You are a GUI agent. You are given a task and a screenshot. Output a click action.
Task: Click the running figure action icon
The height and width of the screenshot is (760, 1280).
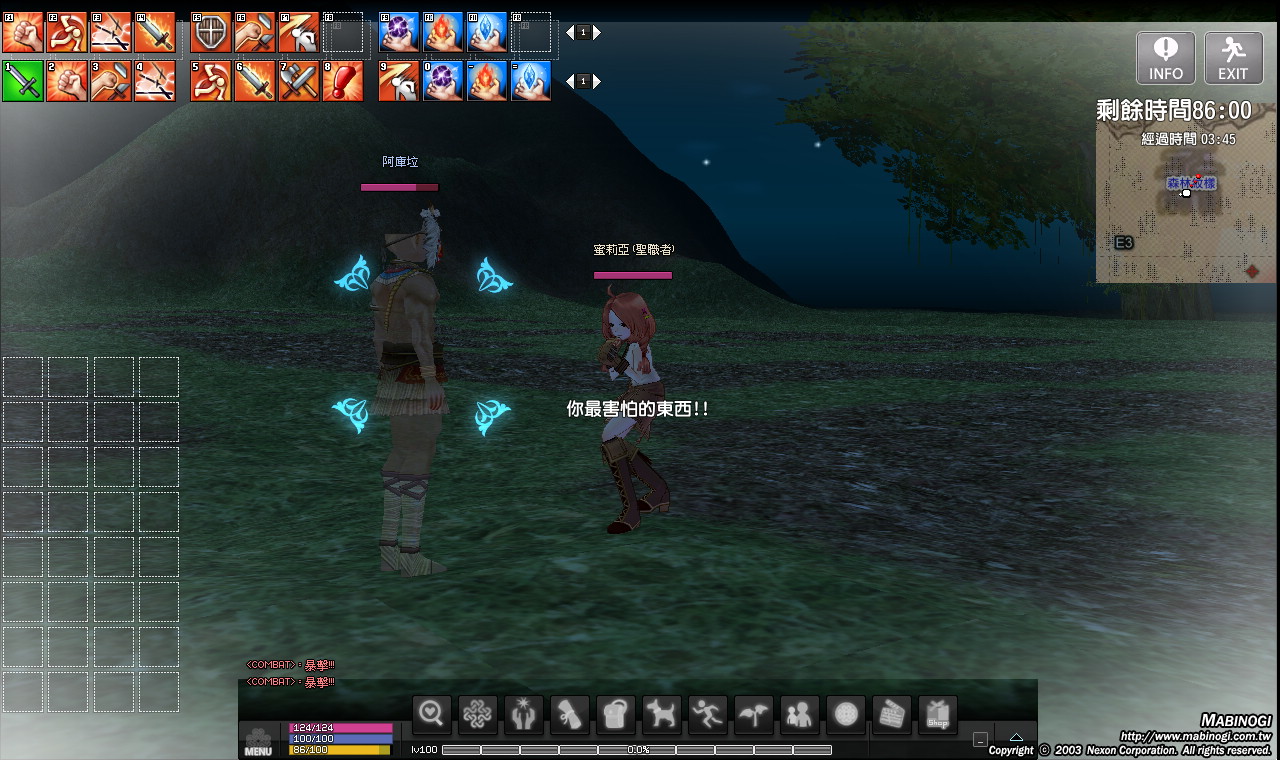(x=708, y=714)
